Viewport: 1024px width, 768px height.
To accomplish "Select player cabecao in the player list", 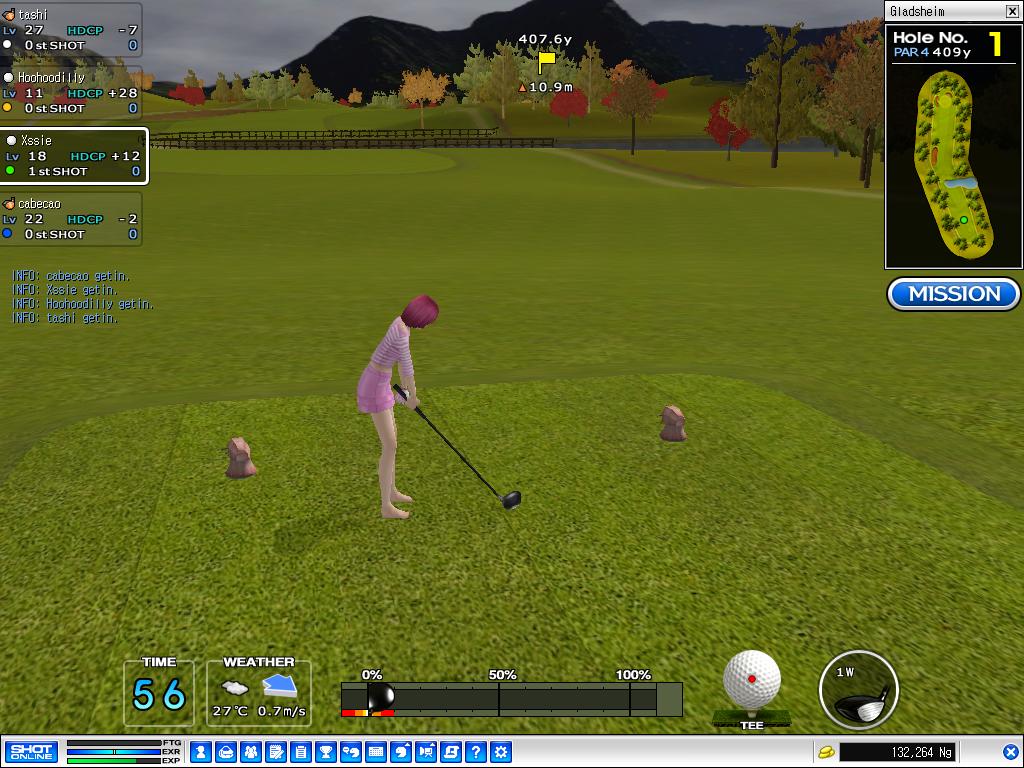I will click(x=71, y=219).
